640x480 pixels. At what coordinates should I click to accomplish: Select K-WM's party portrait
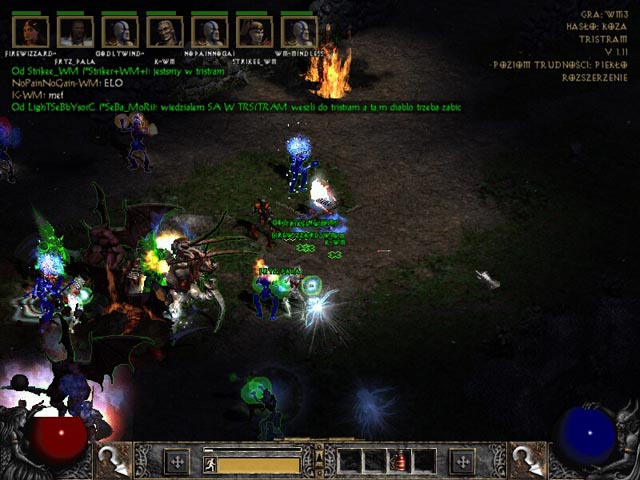[164, 32]
